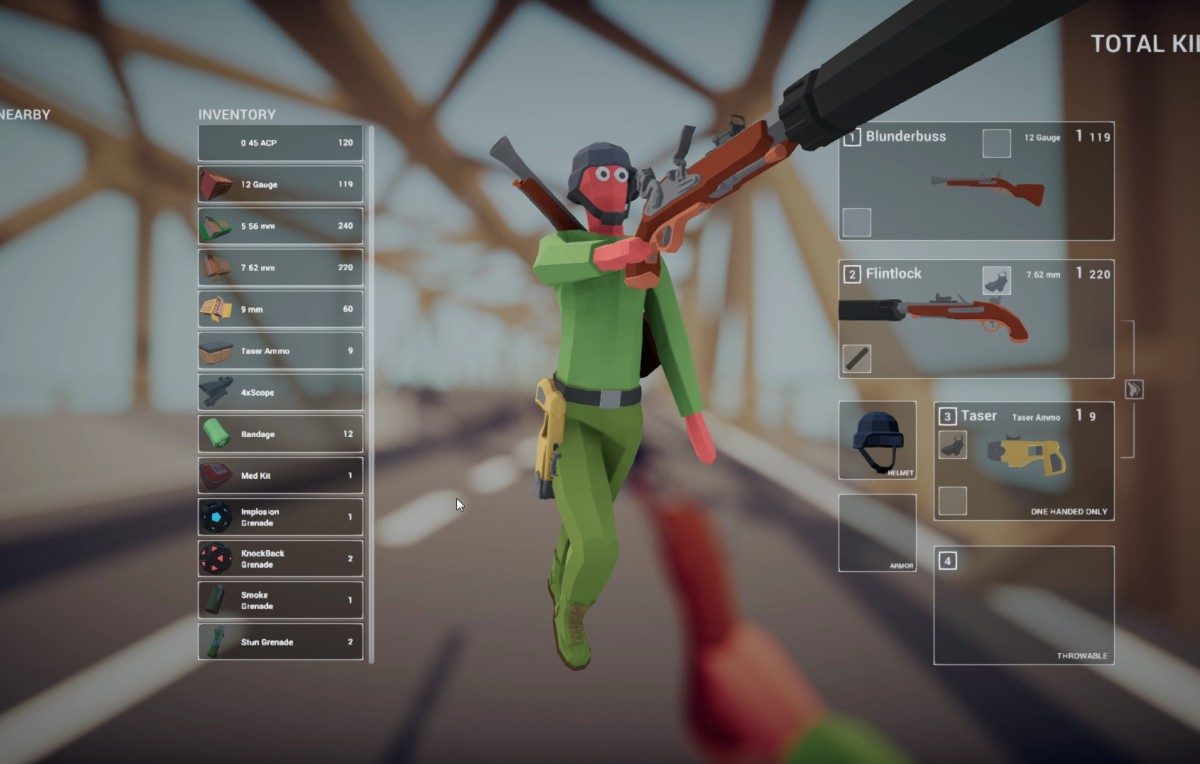Select the 0 45 ACP ammo row

(280, 143)
